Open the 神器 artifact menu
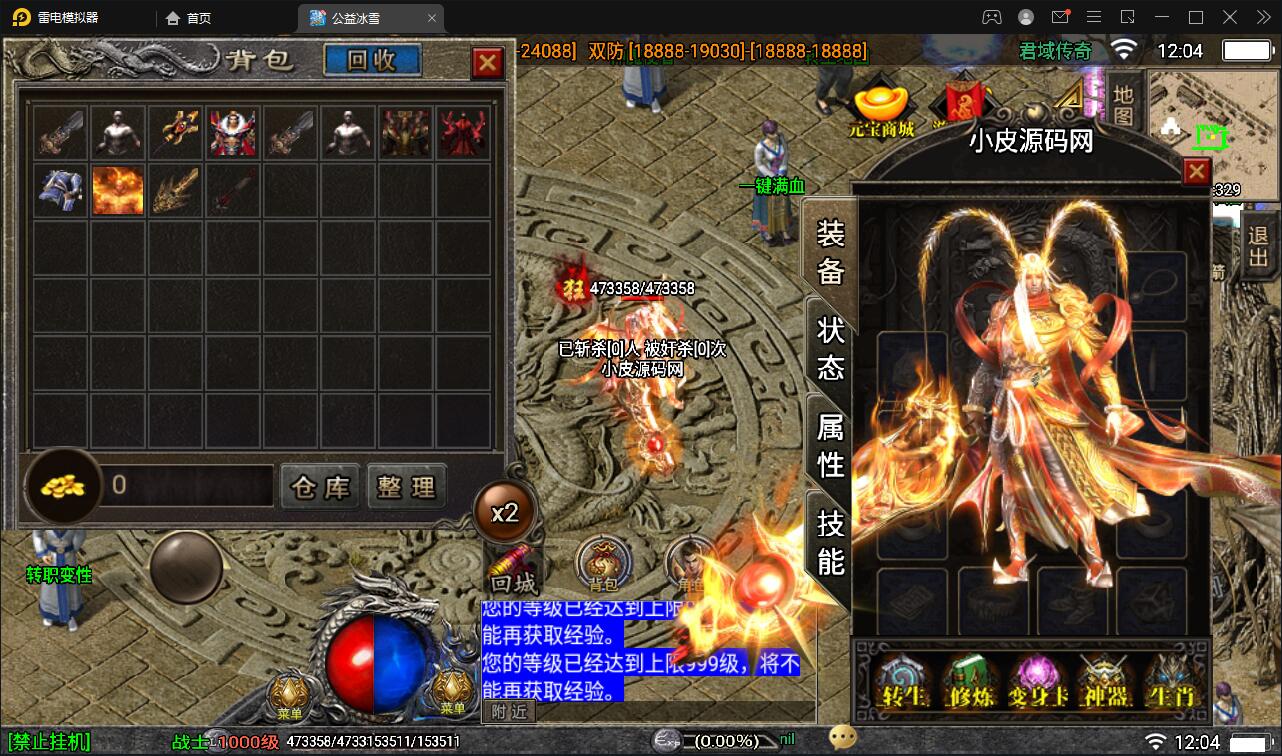1282x756 pixels. (1105, 681)
